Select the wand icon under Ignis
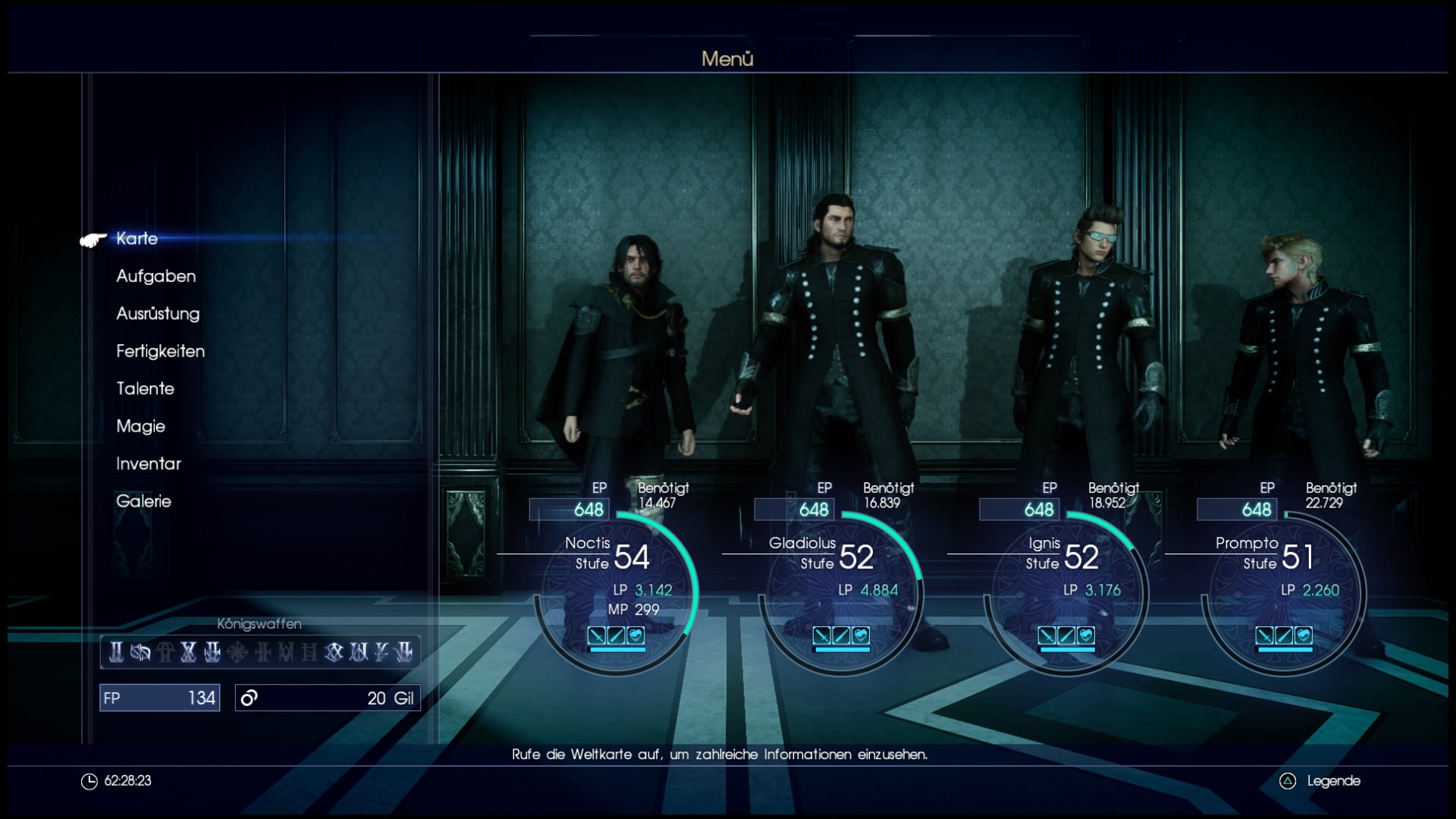Image resolution: width=1456 pixels, height=819 pixels. point(1066,635)
